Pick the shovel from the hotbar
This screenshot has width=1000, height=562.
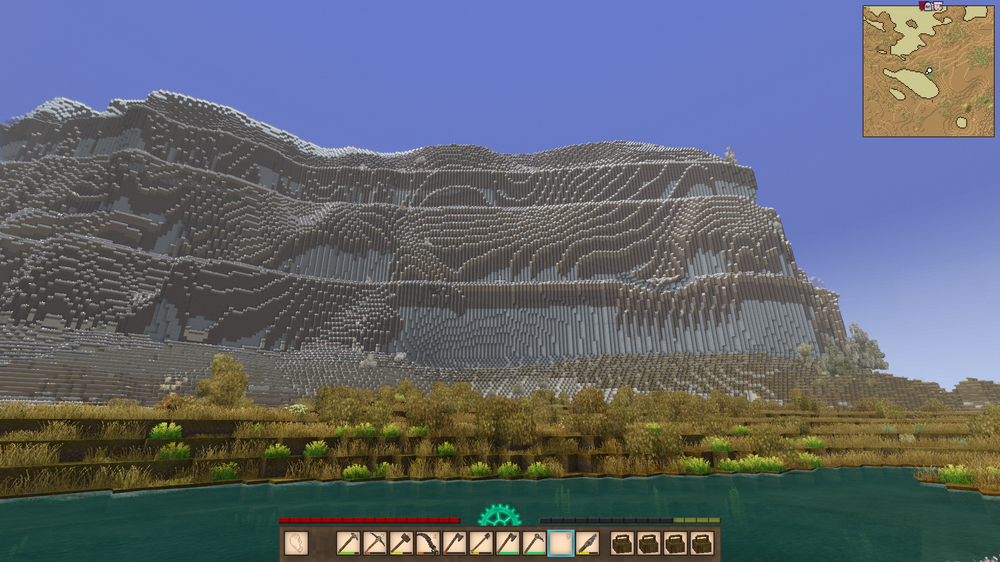[x=481, y=543]
